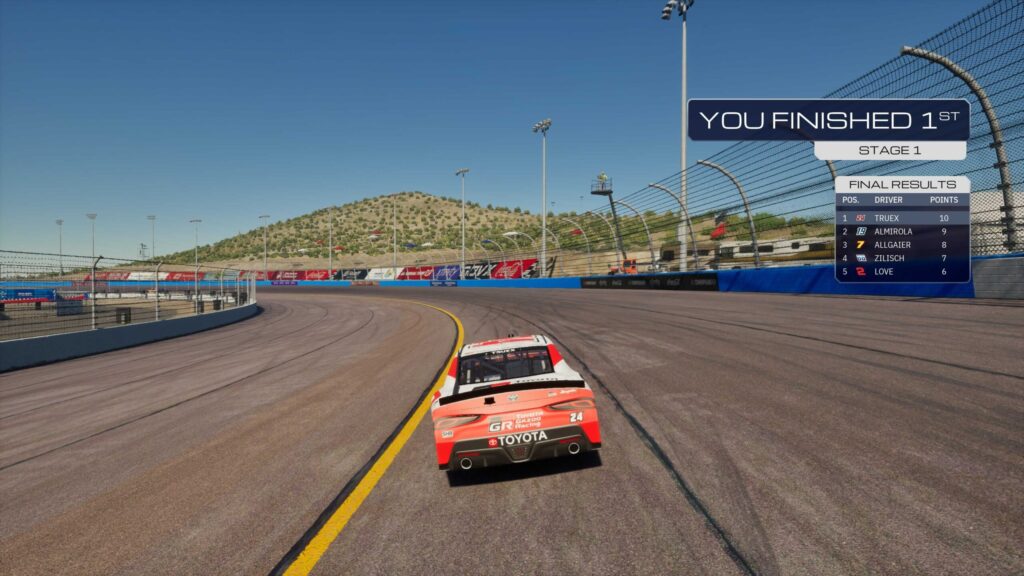Screen dimensions: 1024x576
Task: Click Zilisch's fourth-place results row
Action: pyautogui.click(x=901, y=258)
